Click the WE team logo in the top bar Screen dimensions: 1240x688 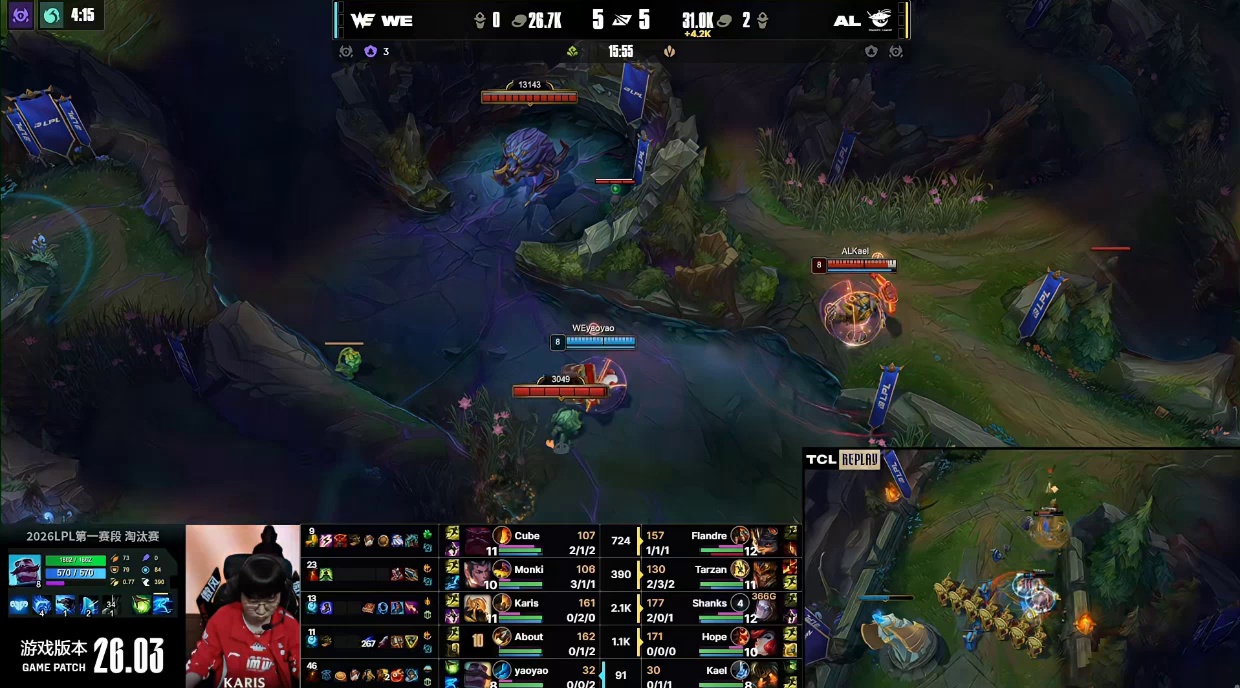pos(363,20)
